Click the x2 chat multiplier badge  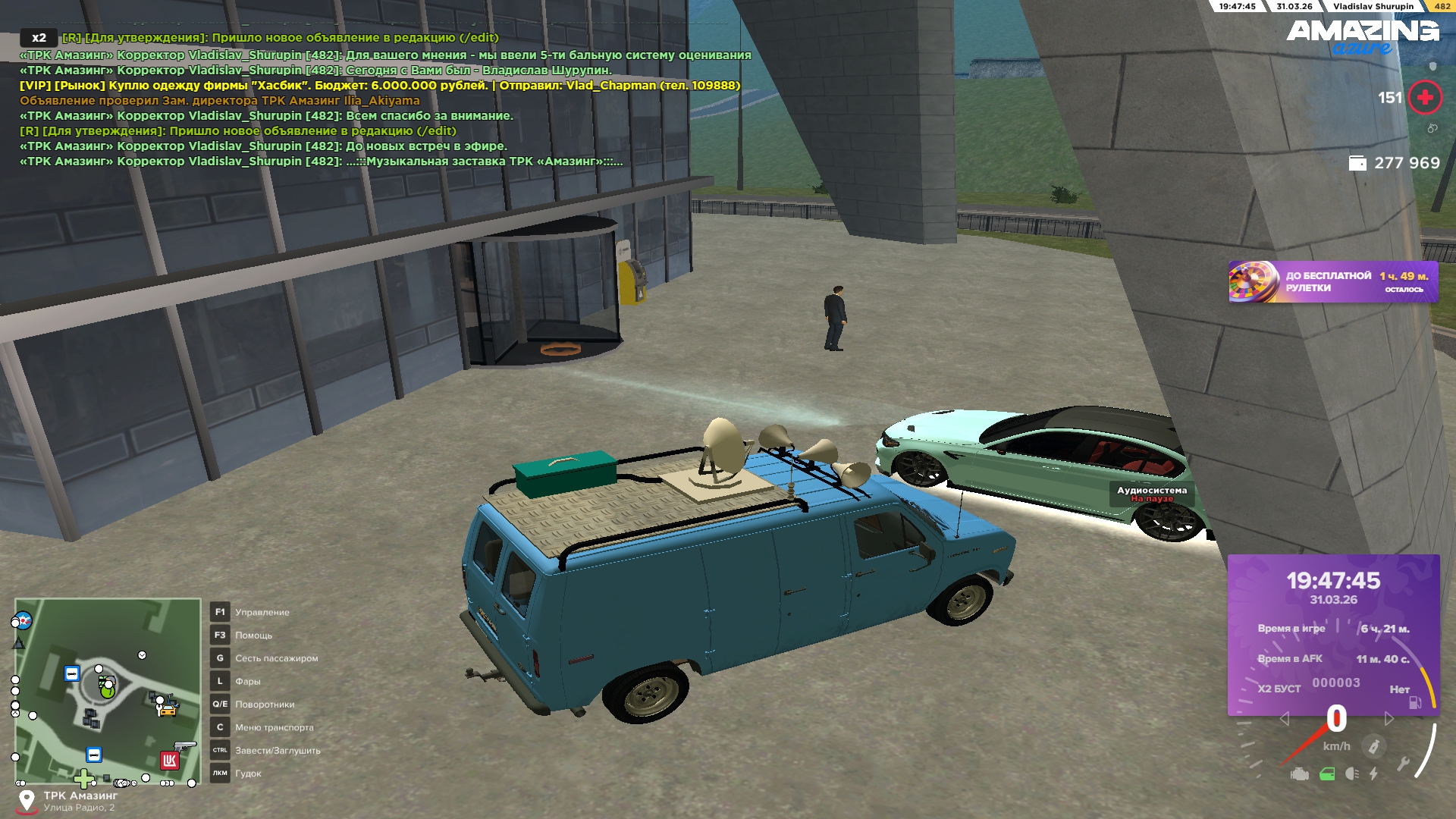(39, 38)
